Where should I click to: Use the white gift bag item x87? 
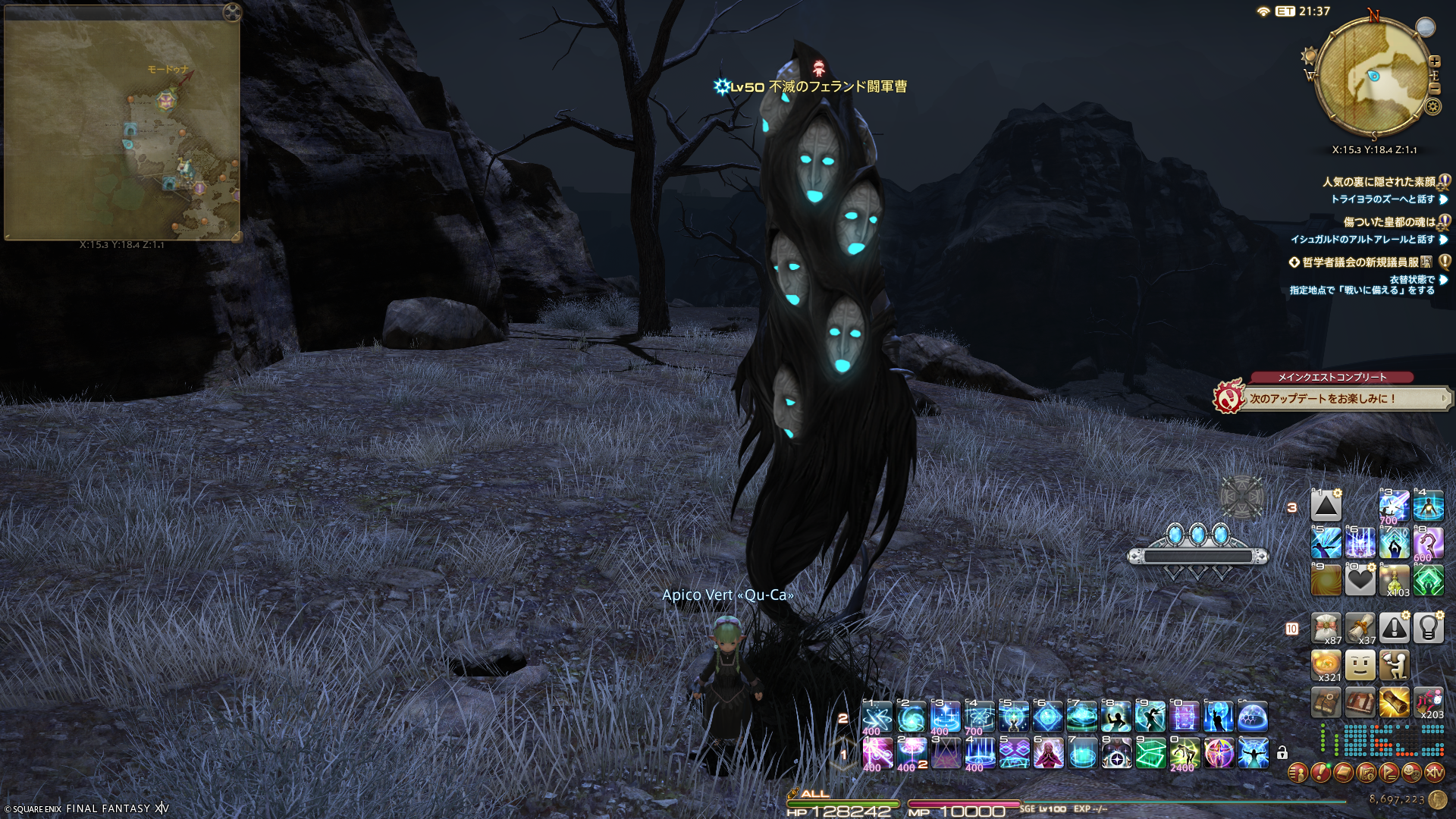tap(1326, 629)
